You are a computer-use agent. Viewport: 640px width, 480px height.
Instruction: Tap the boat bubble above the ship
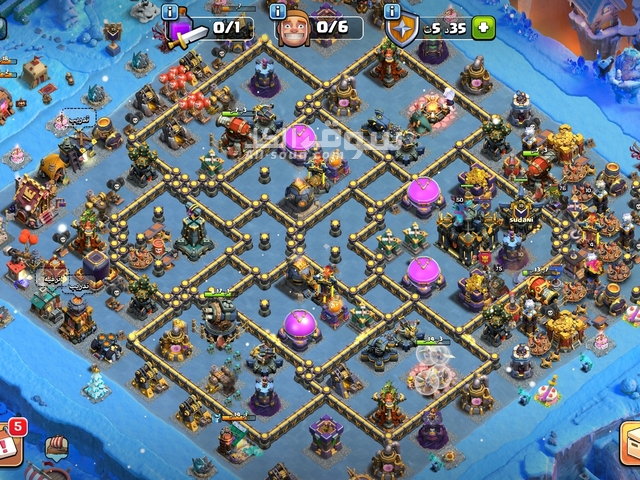[x=57, y=448]
